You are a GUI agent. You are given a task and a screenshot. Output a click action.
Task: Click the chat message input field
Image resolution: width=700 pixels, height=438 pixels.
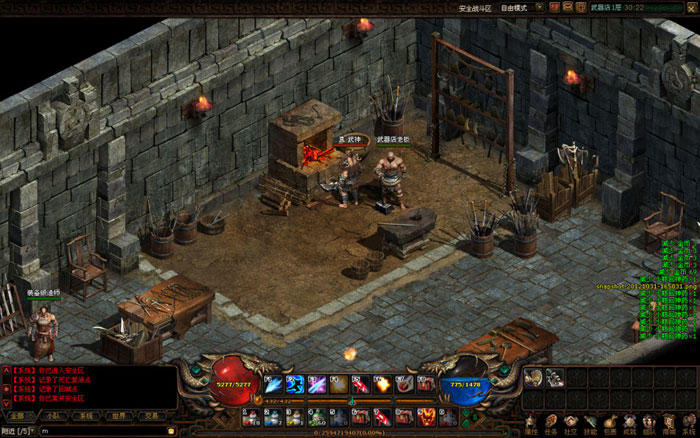click(100, 431)
